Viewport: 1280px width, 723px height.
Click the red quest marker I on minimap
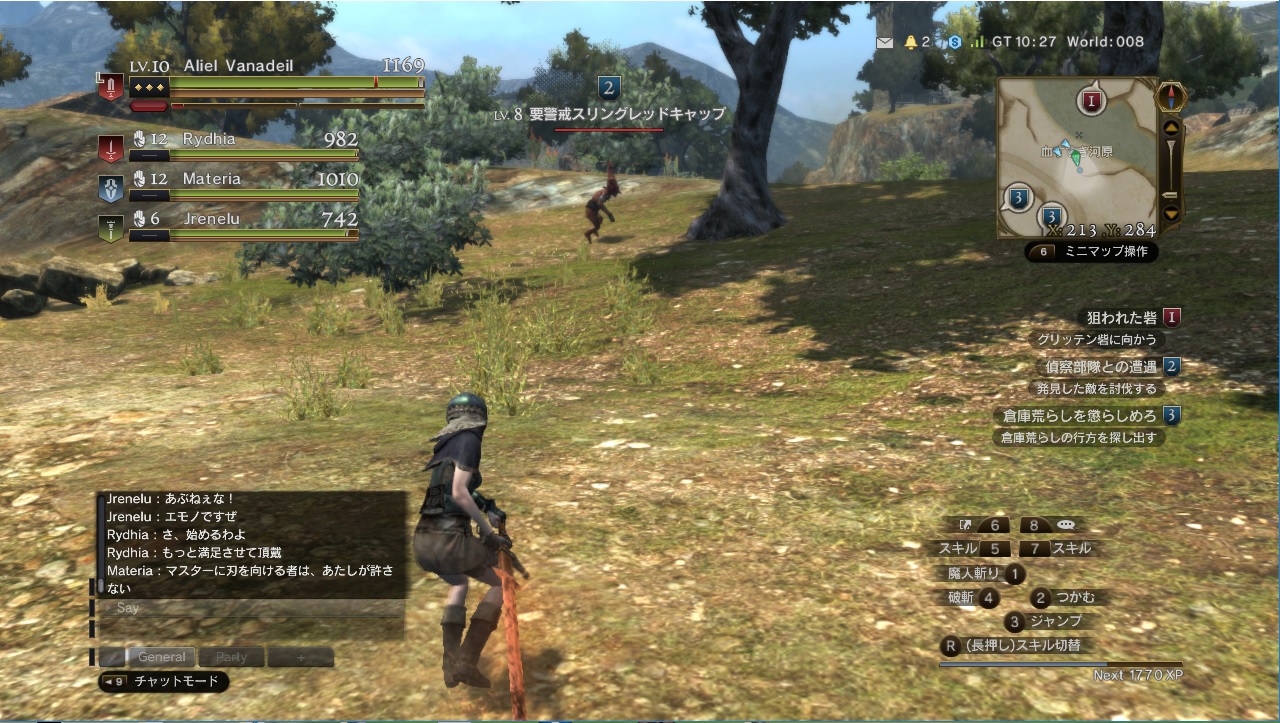point(1091,101)
